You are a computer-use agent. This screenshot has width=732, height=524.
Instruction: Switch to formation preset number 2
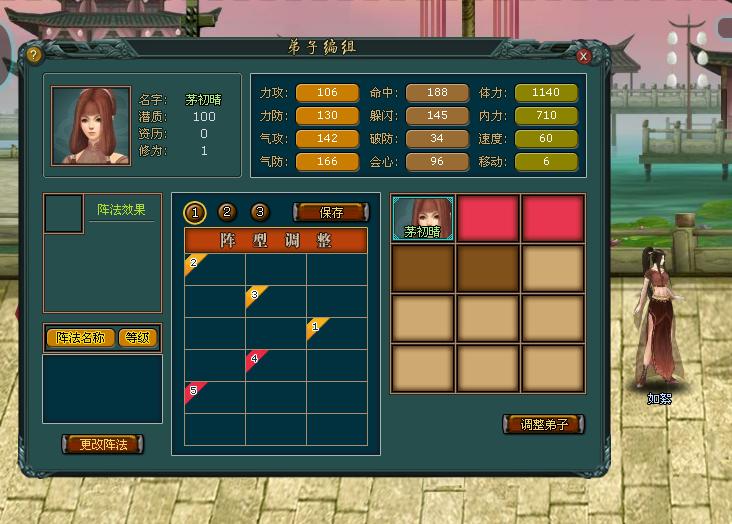(x=227, y=212)
